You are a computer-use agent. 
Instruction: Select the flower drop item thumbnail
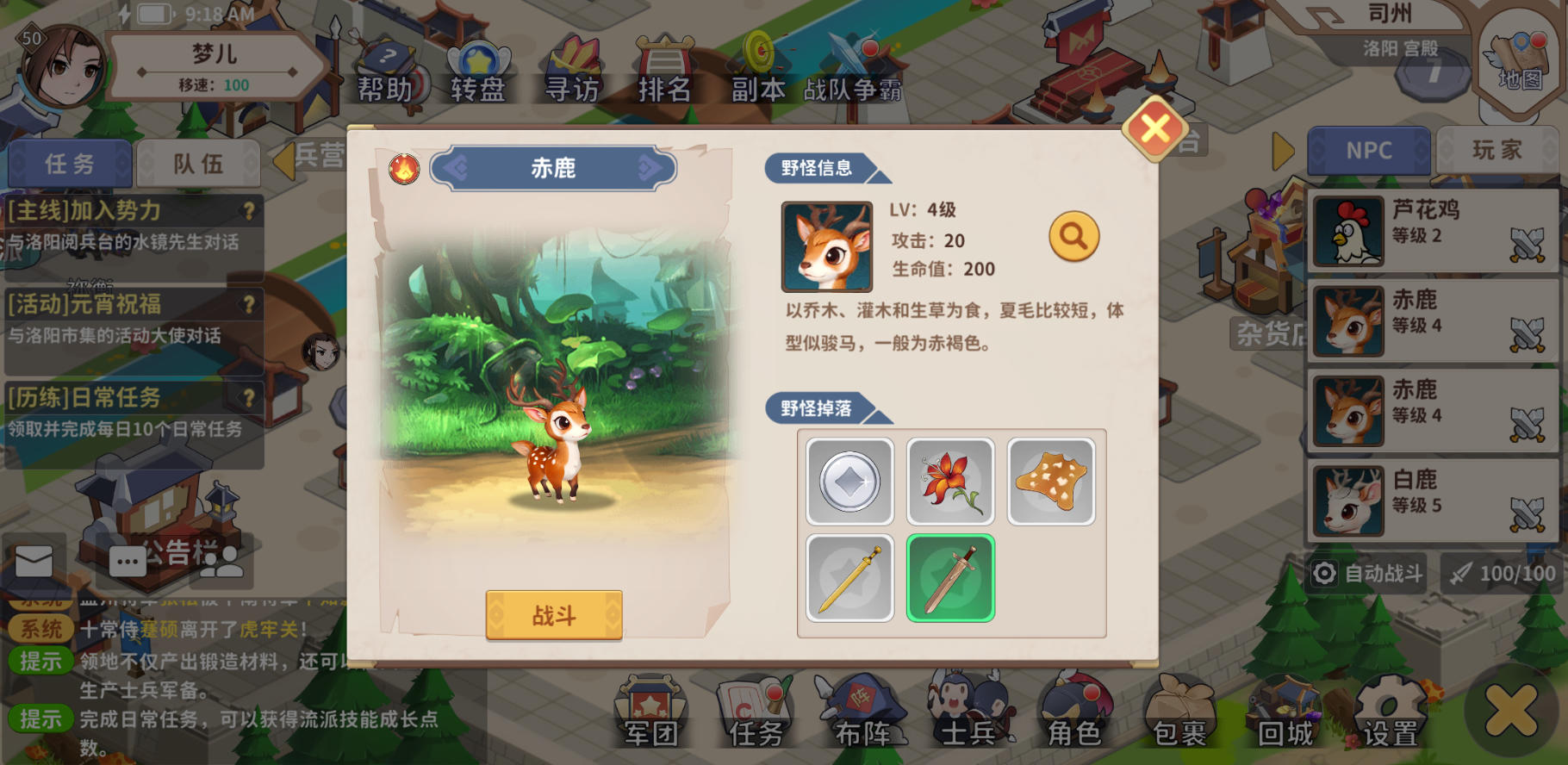pos(950,481)
